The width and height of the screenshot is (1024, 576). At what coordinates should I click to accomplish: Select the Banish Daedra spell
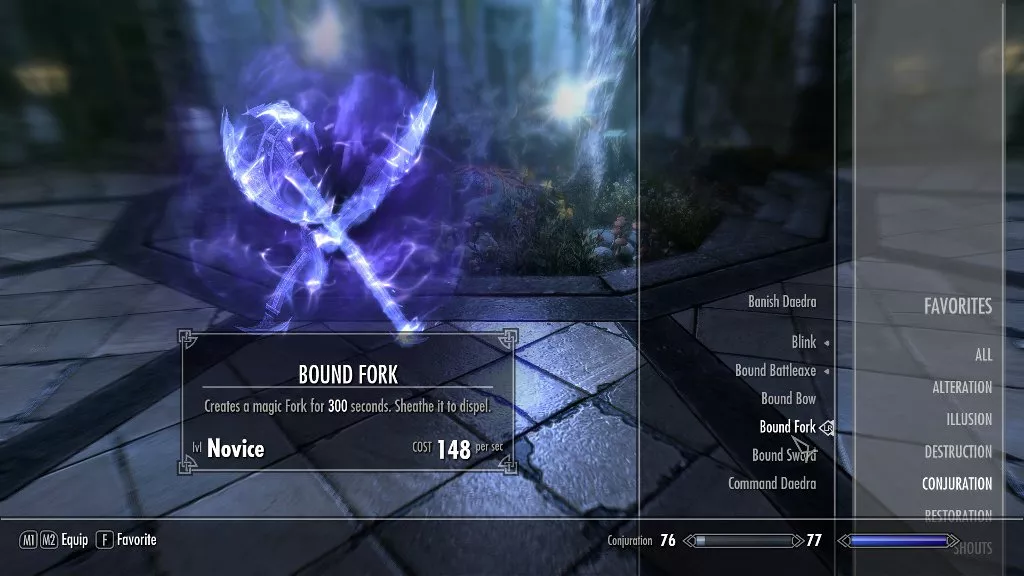coord(782,301)
